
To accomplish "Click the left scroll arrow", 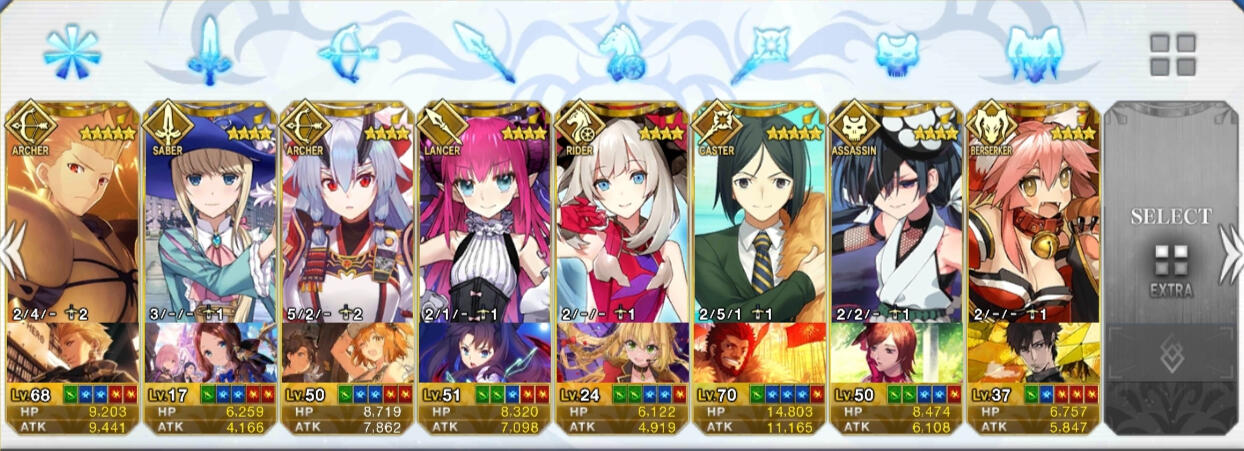I will 10,248.
